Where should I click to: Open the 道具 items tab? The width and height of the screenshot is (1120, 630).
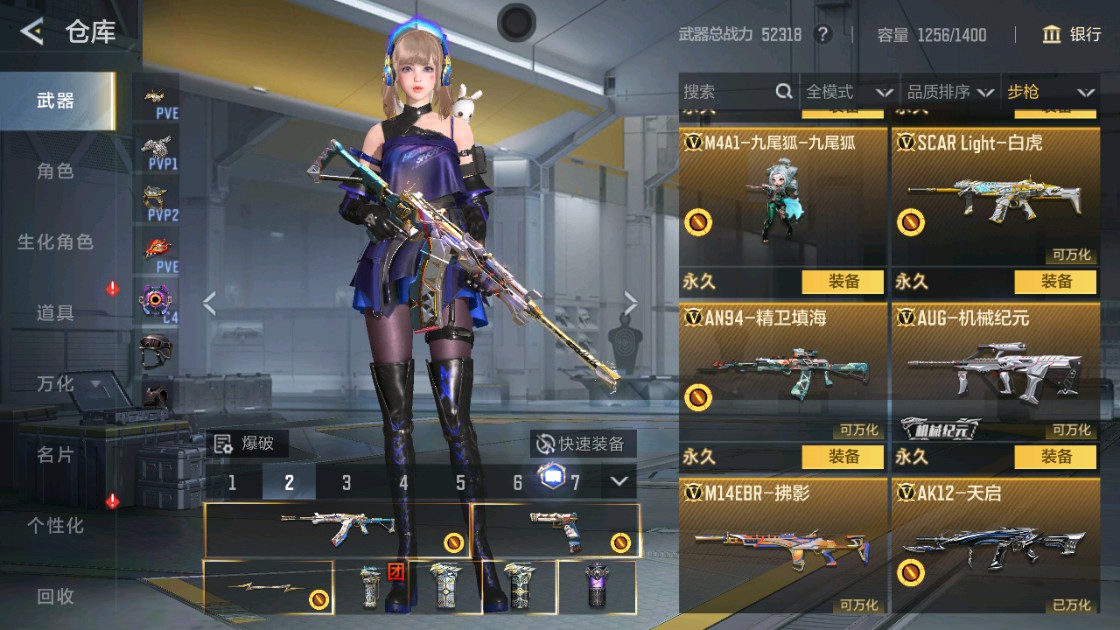55,313
